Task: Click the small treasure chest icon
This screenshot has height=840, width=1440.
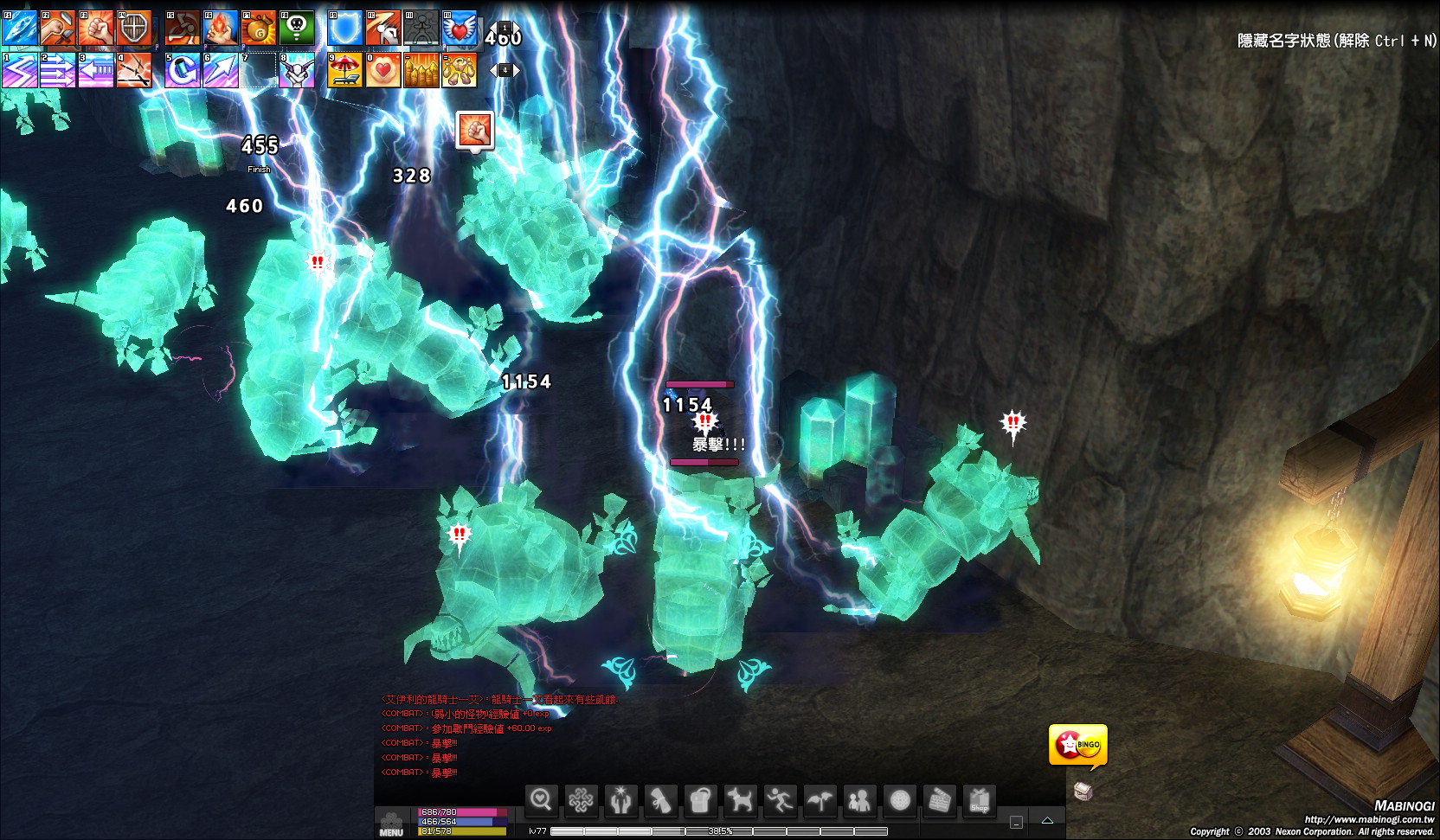Action: [1083, 791]
